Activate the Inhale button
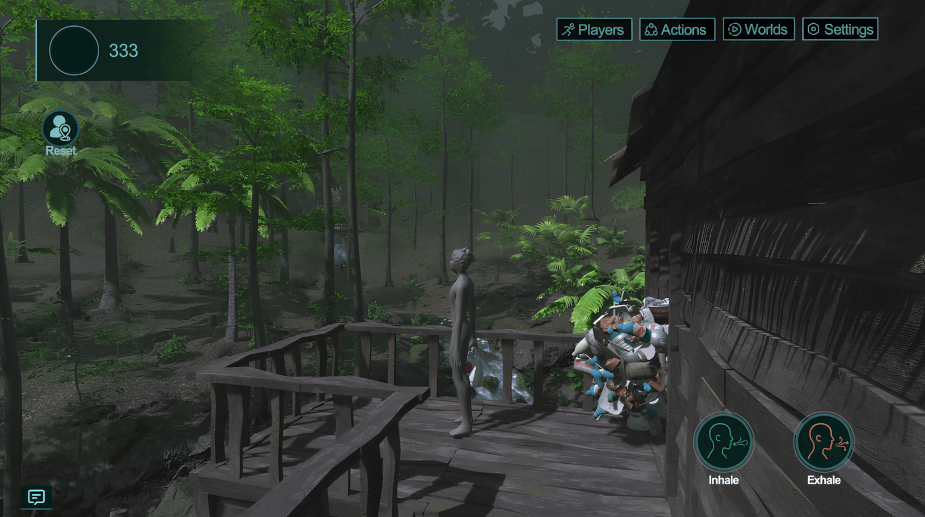 click(723, 441)
